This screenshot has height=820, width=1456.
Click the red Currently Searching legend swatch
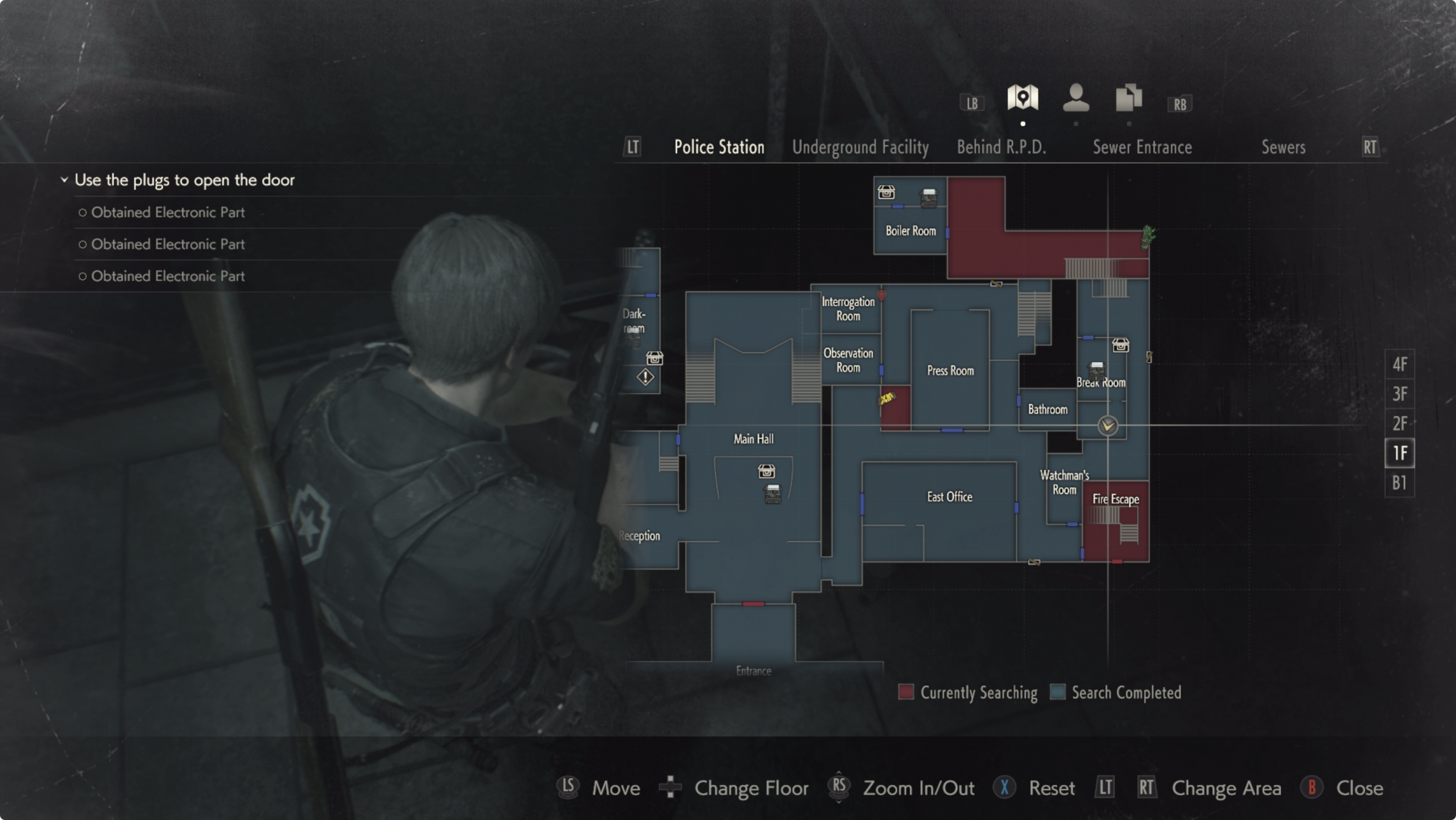tap(905, 692)
